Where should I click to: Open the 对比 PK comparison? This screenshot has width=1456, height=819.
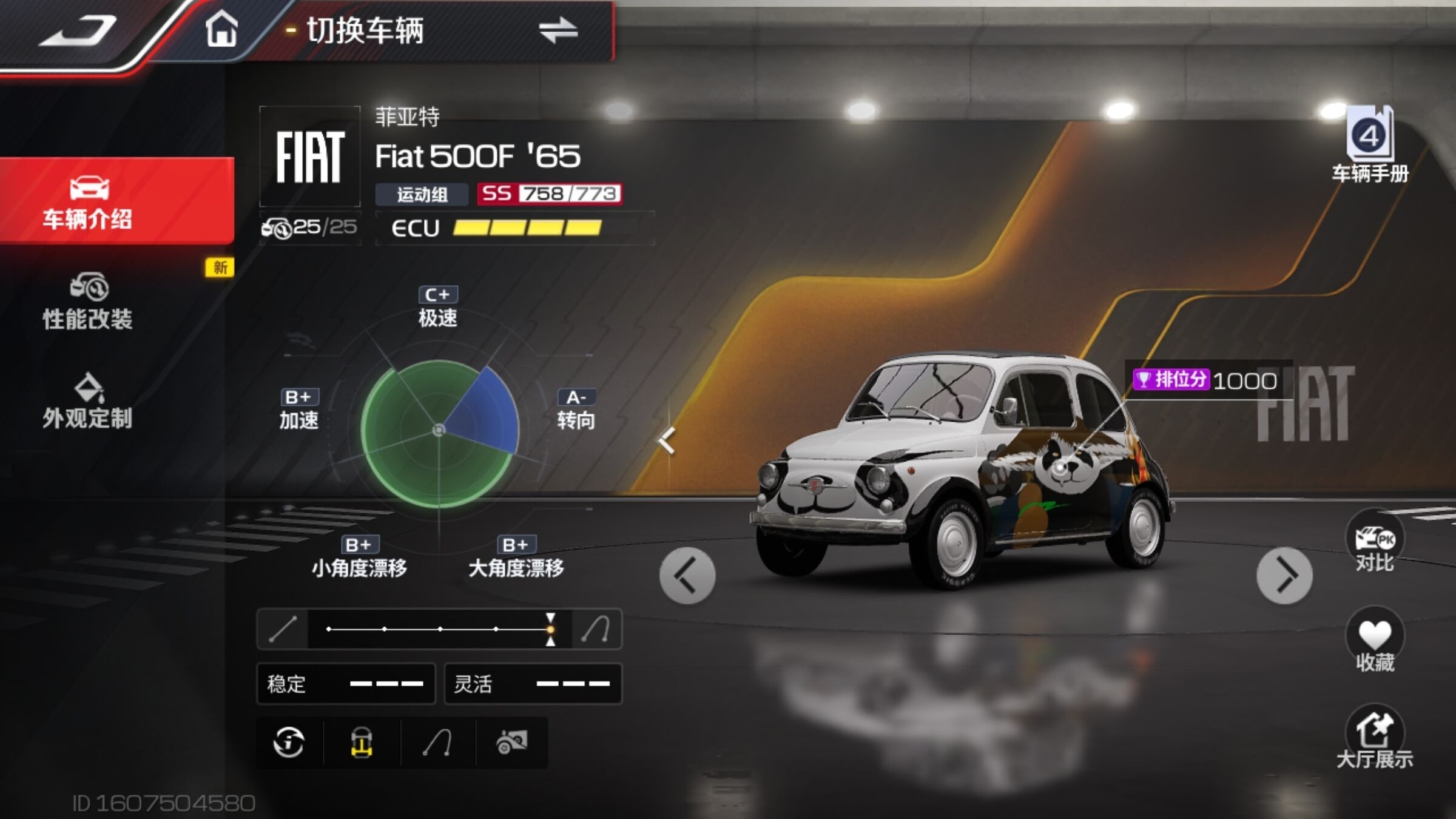coord(1375,542)
